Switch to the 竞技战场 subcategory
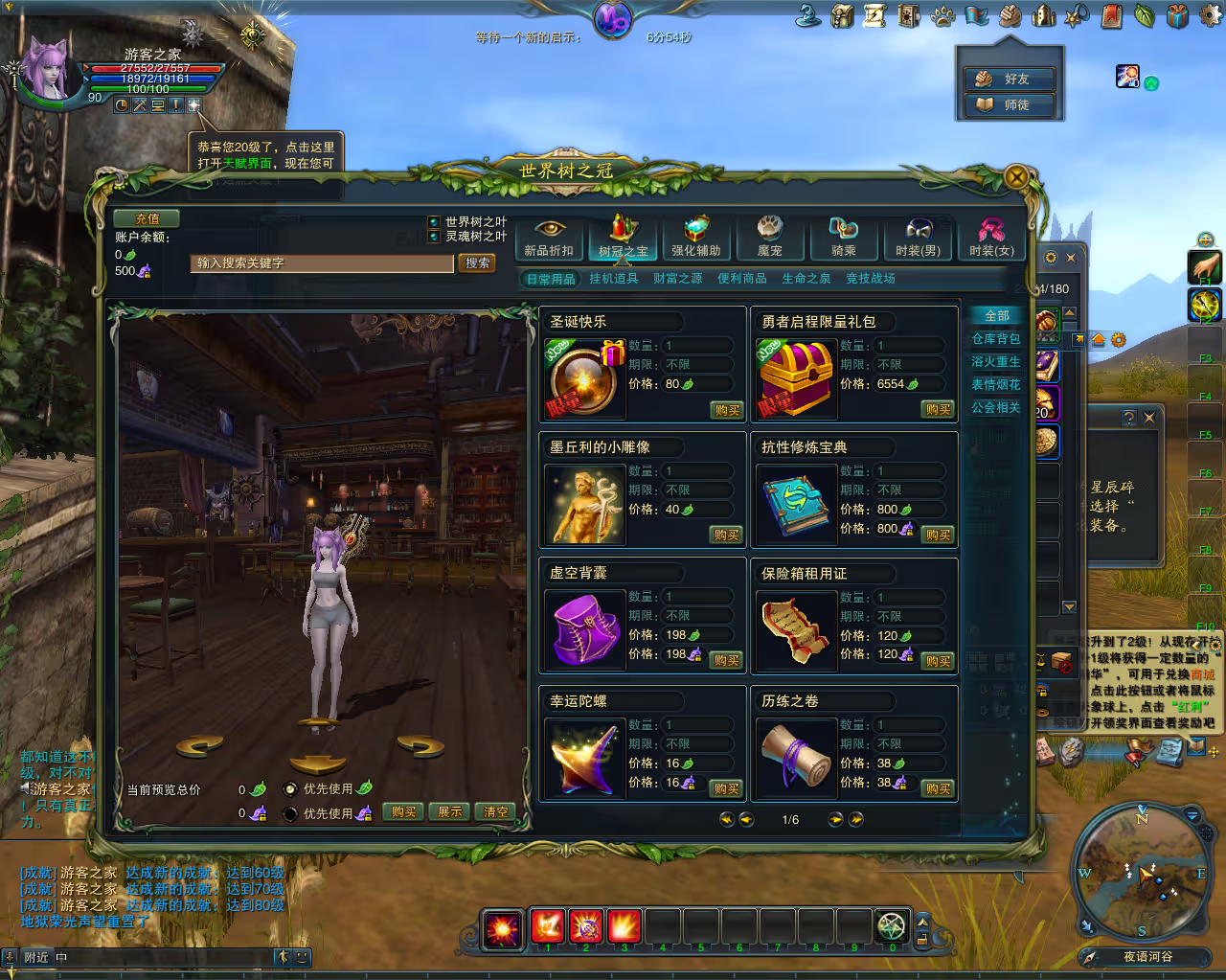1226x980 pixels. pyautogui.click(x=871, y=279)
